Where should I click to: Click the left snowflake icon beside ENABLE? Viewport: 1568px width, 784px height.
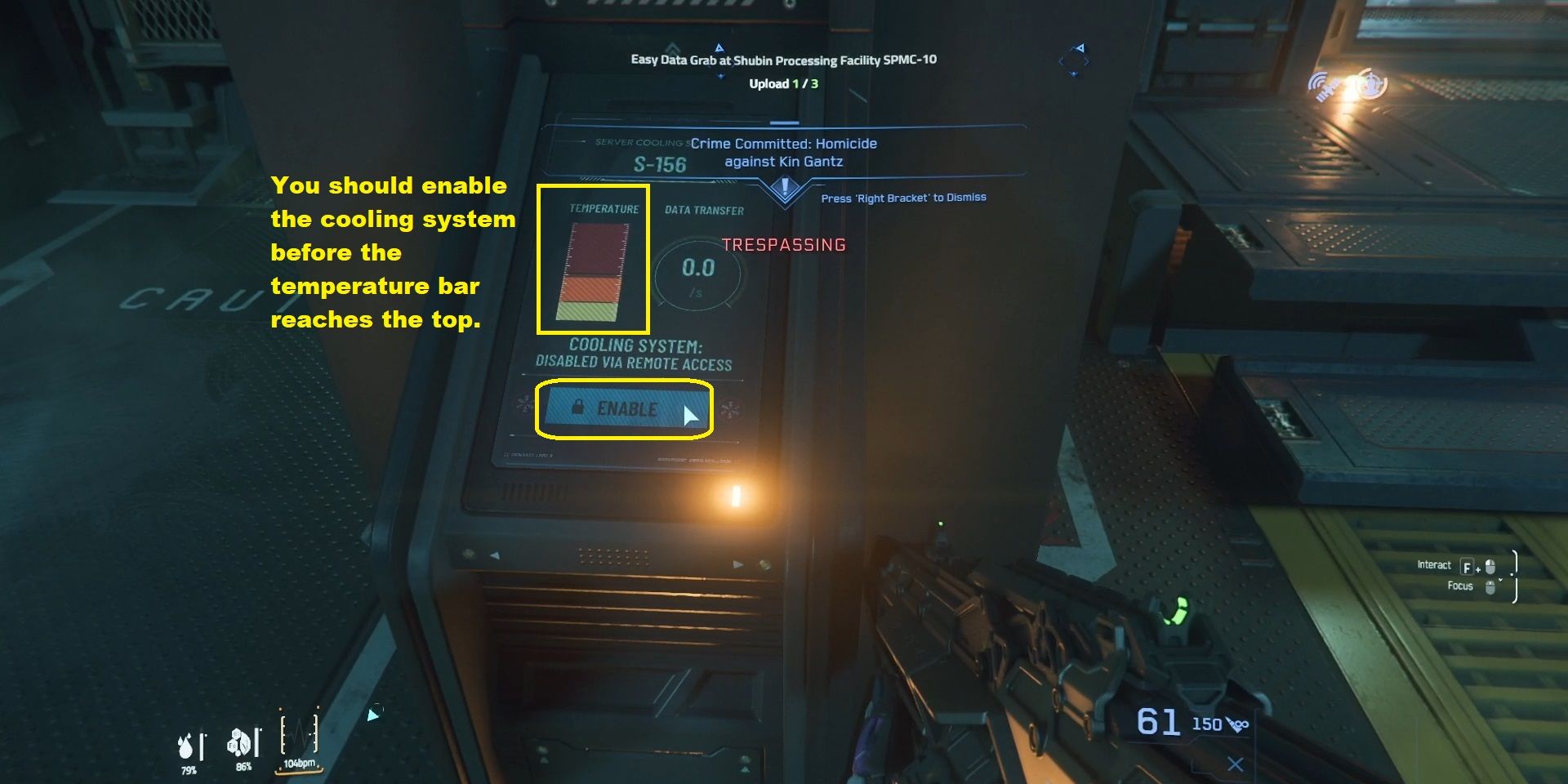click(523, 406)
